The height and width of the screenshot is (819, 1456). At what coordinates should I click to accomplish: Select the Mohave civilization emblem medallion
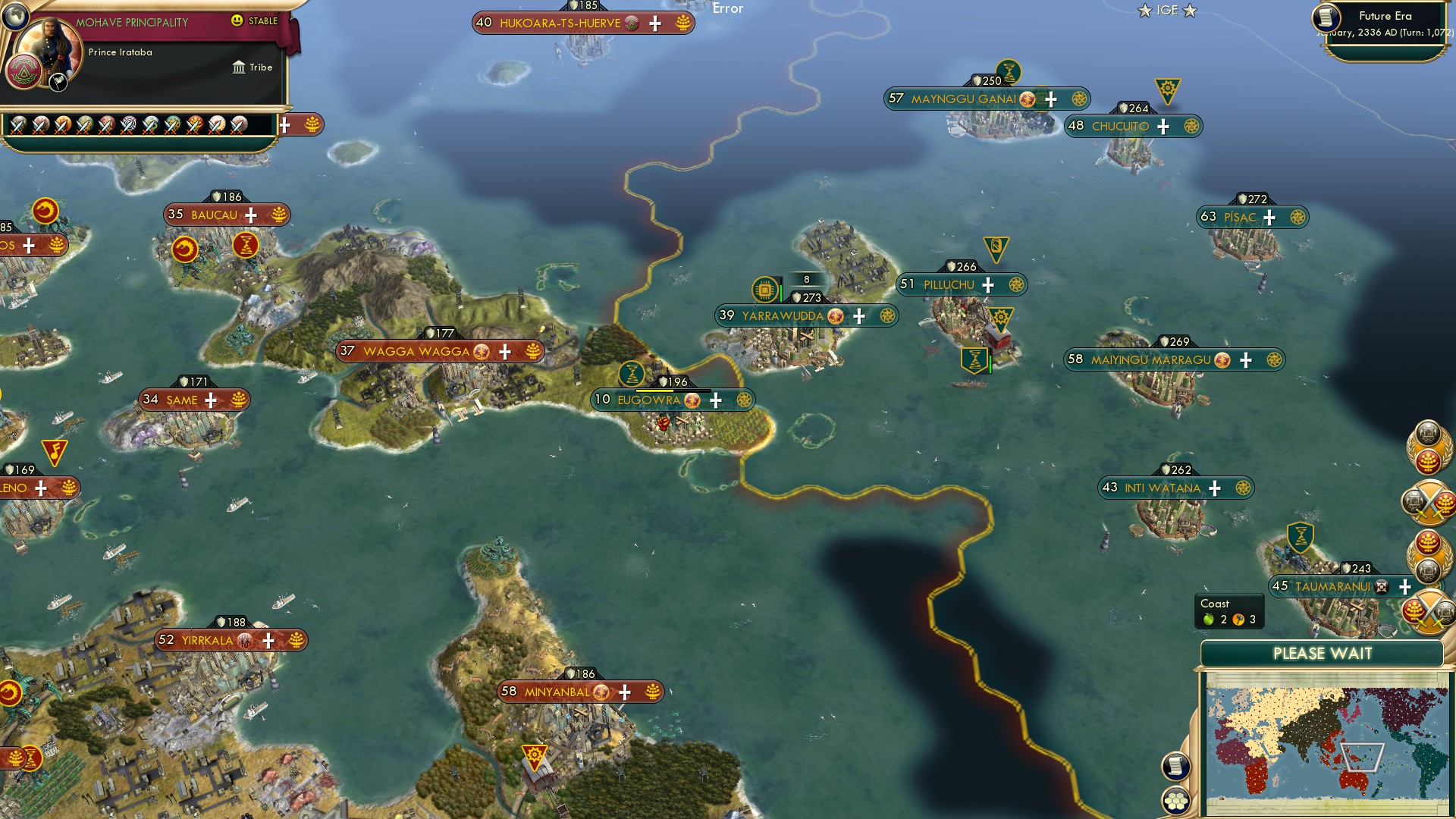tap(24, 71)
